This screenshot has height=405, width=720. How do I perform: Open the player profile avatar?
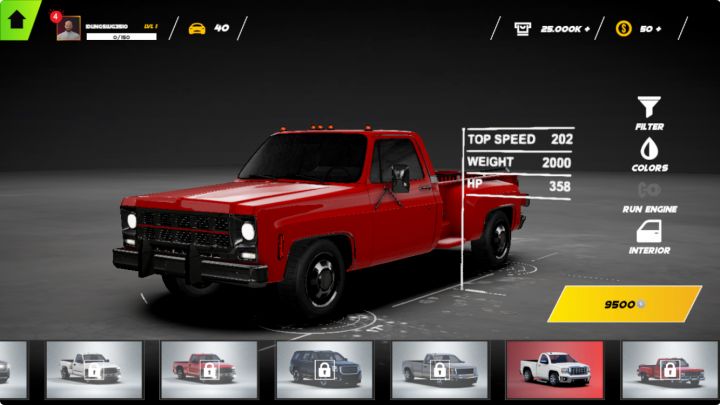click(x=69, y=29)
